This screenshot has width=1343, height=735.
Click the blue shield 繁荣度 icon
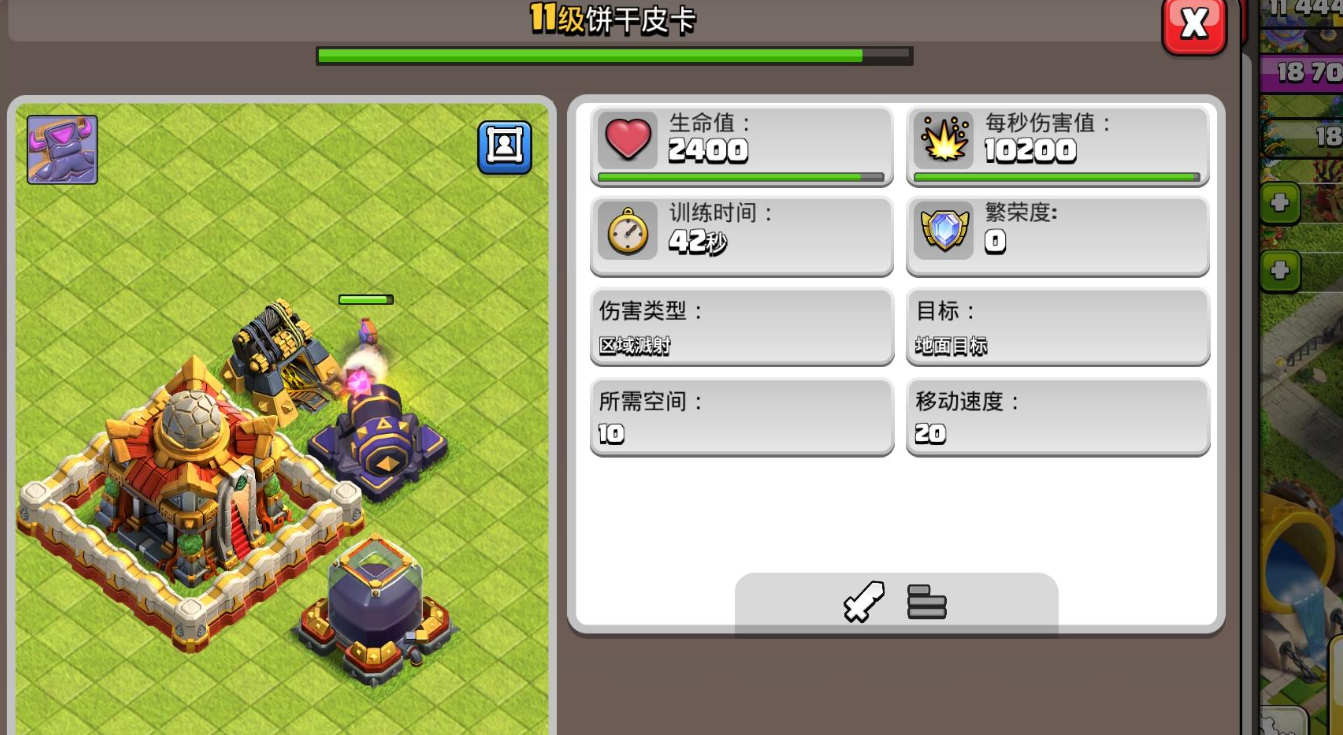tap(944, 229)
